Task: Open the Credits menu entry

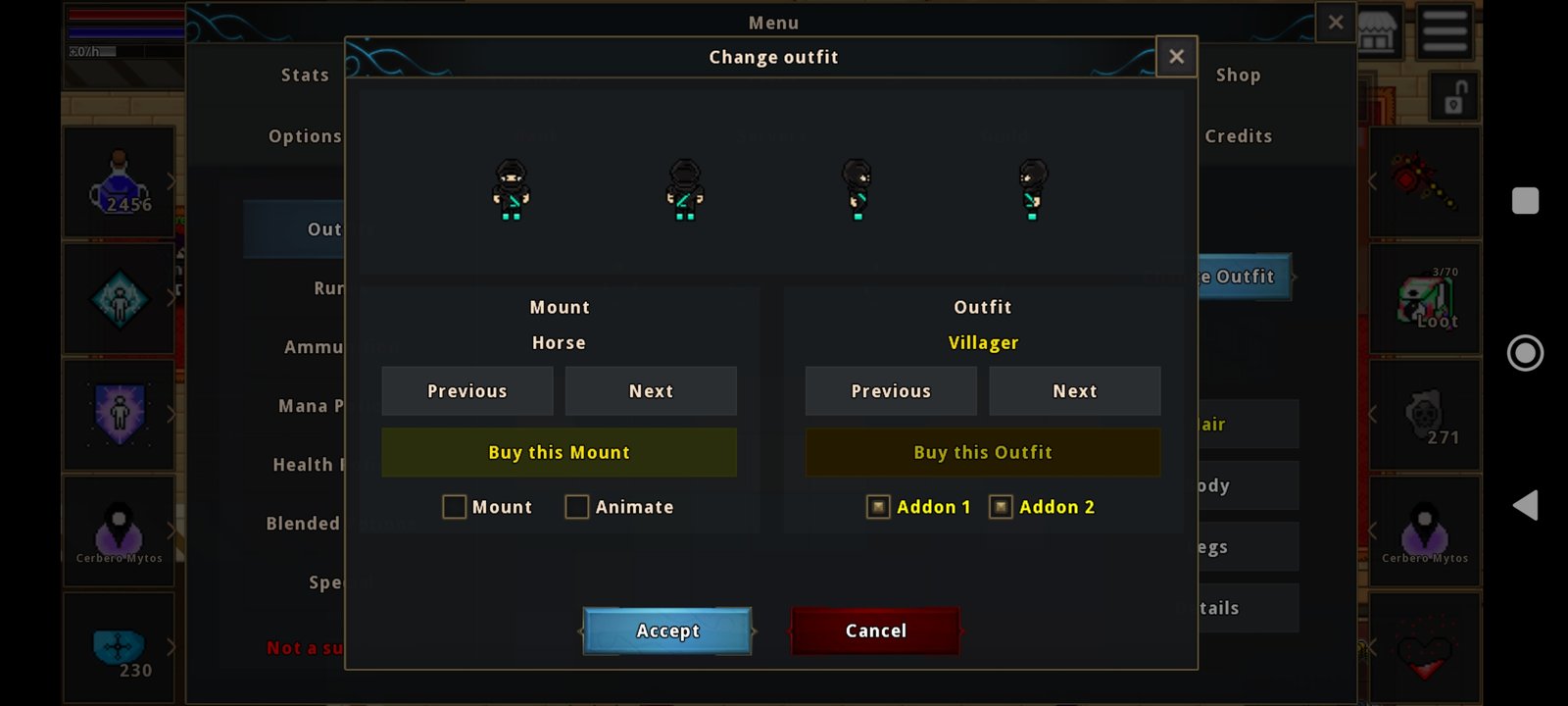Action: 1238,136
